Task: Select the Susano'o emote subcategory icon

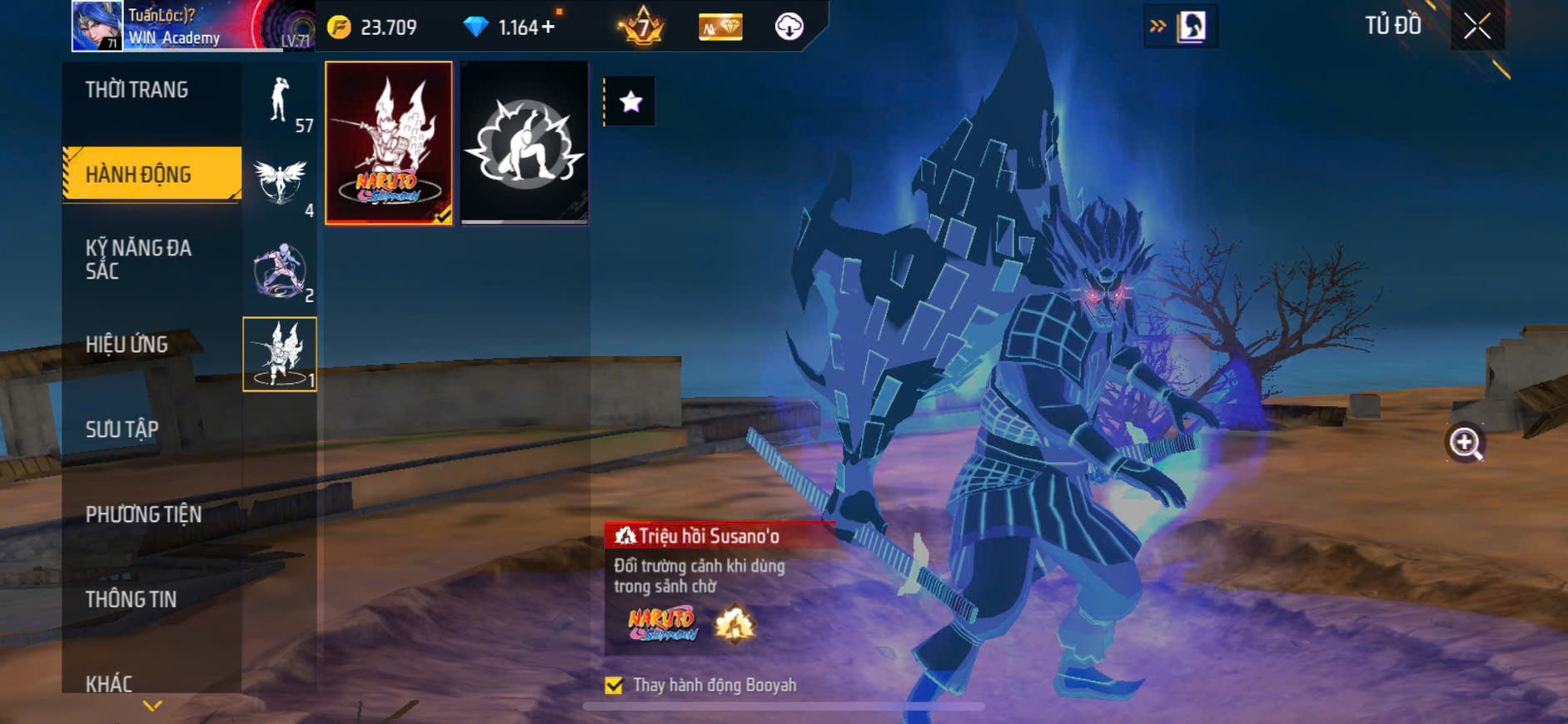Action: [x=280, y=355]
